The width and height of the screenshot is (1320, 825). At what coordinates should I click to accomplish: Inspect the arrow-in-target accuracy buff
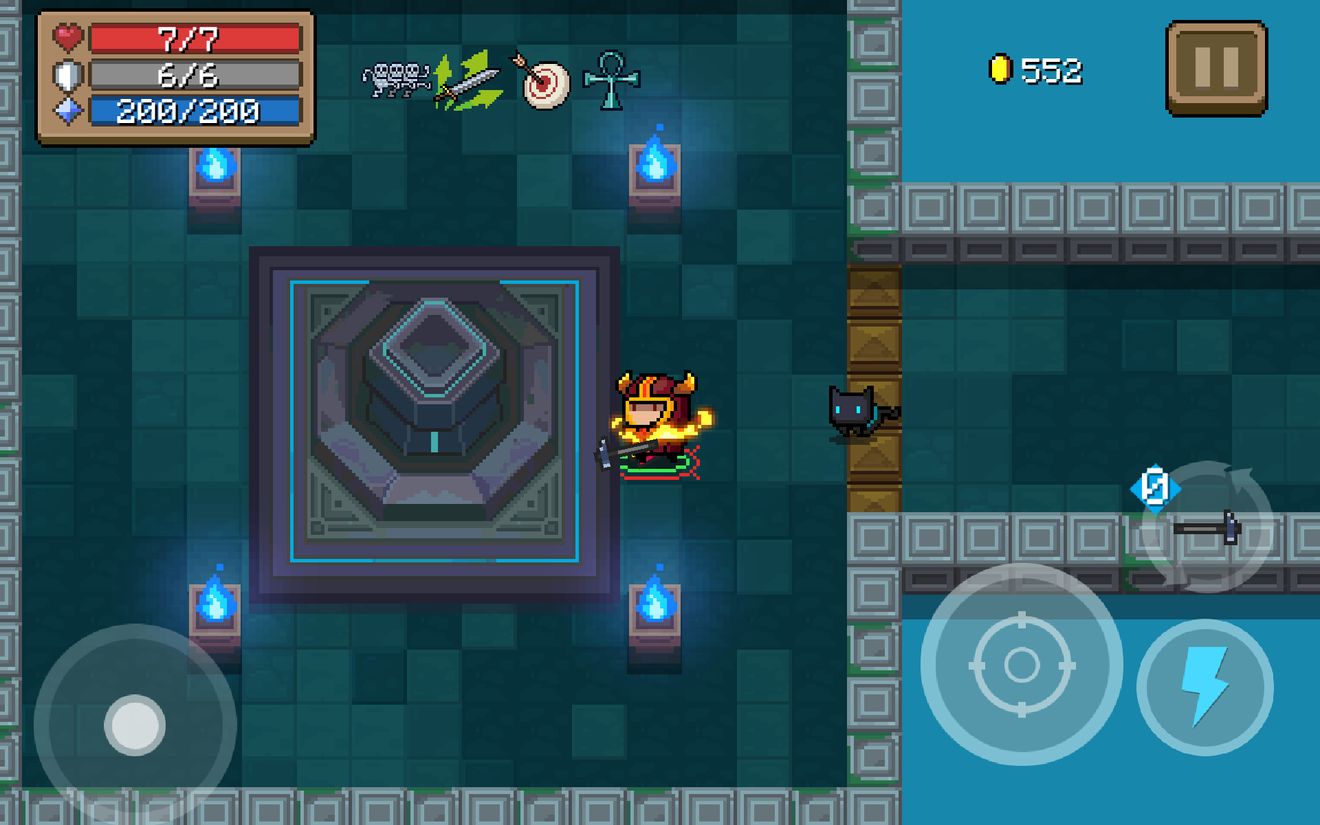[x=545, y=80]
